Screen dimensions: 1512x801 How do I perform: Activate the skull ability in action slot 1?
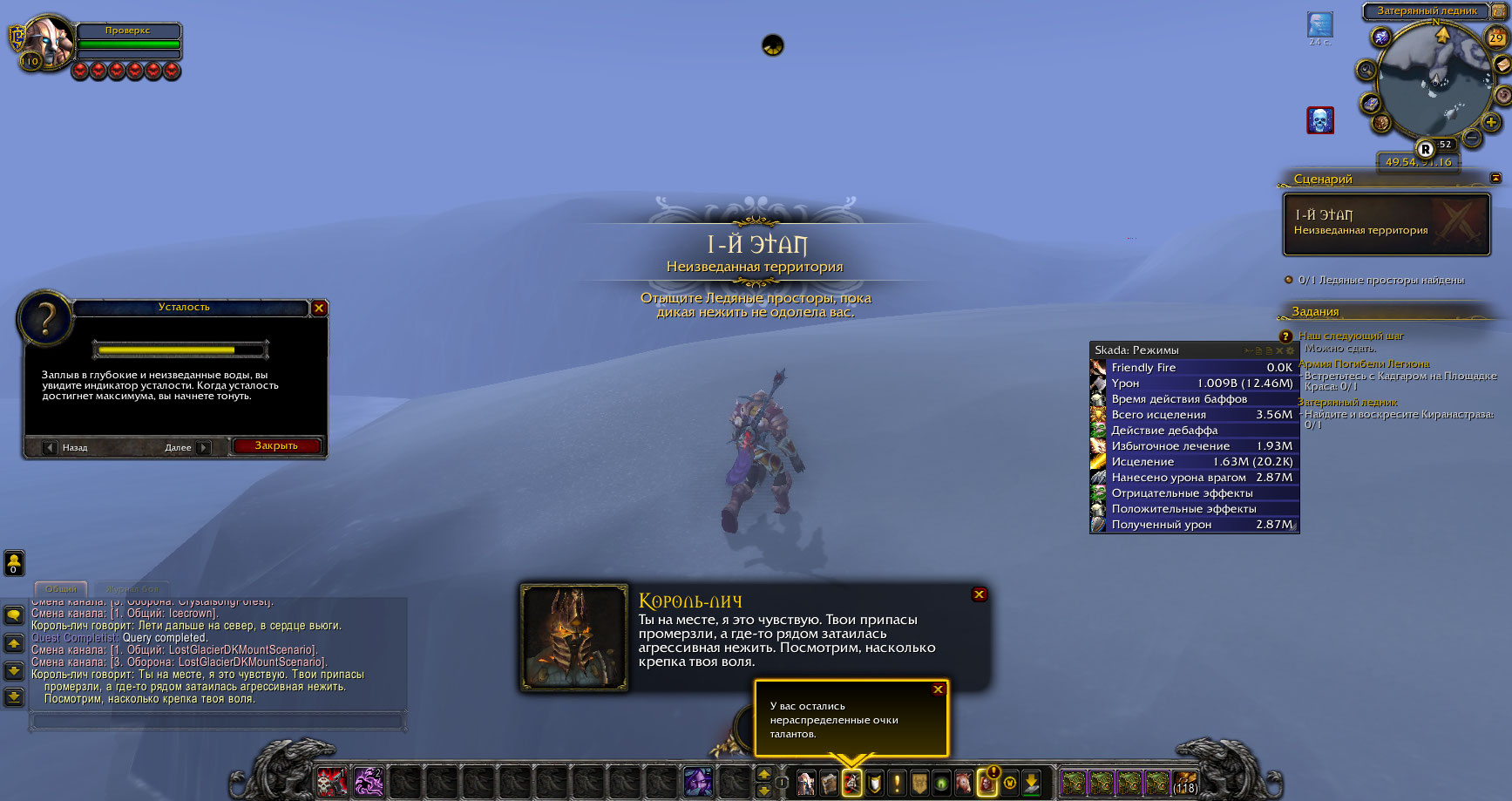(331, 782)
